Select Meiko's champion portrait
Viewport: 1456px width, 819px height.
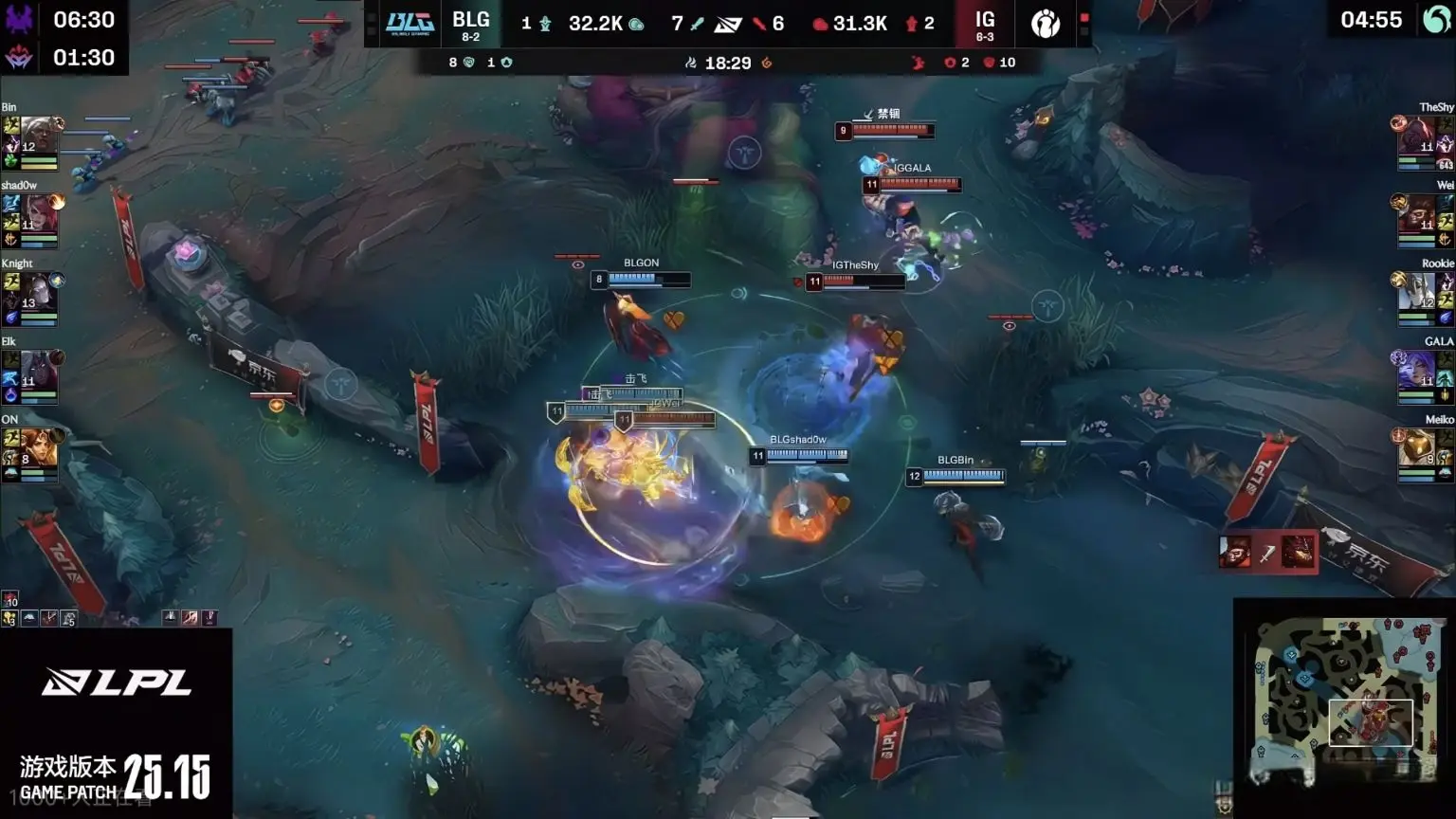[x=1417, y=448]
